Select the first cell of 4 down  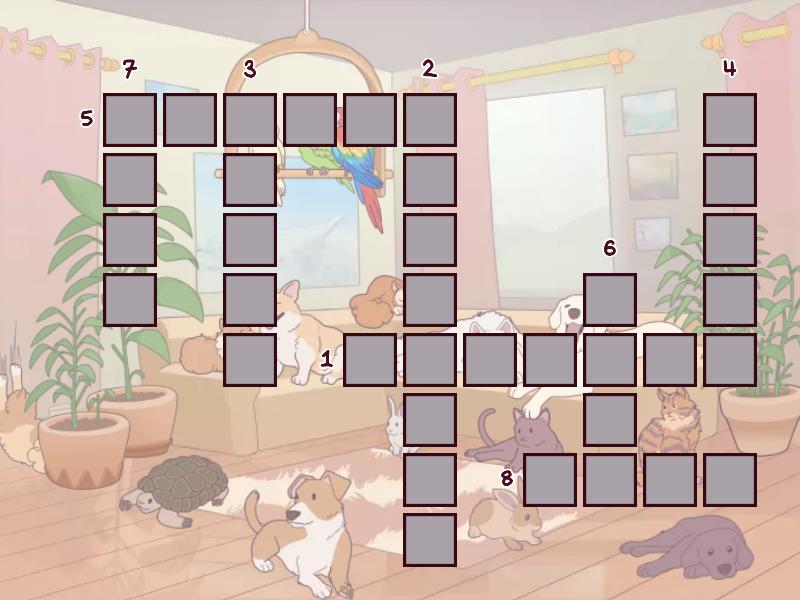pos(730,120)
